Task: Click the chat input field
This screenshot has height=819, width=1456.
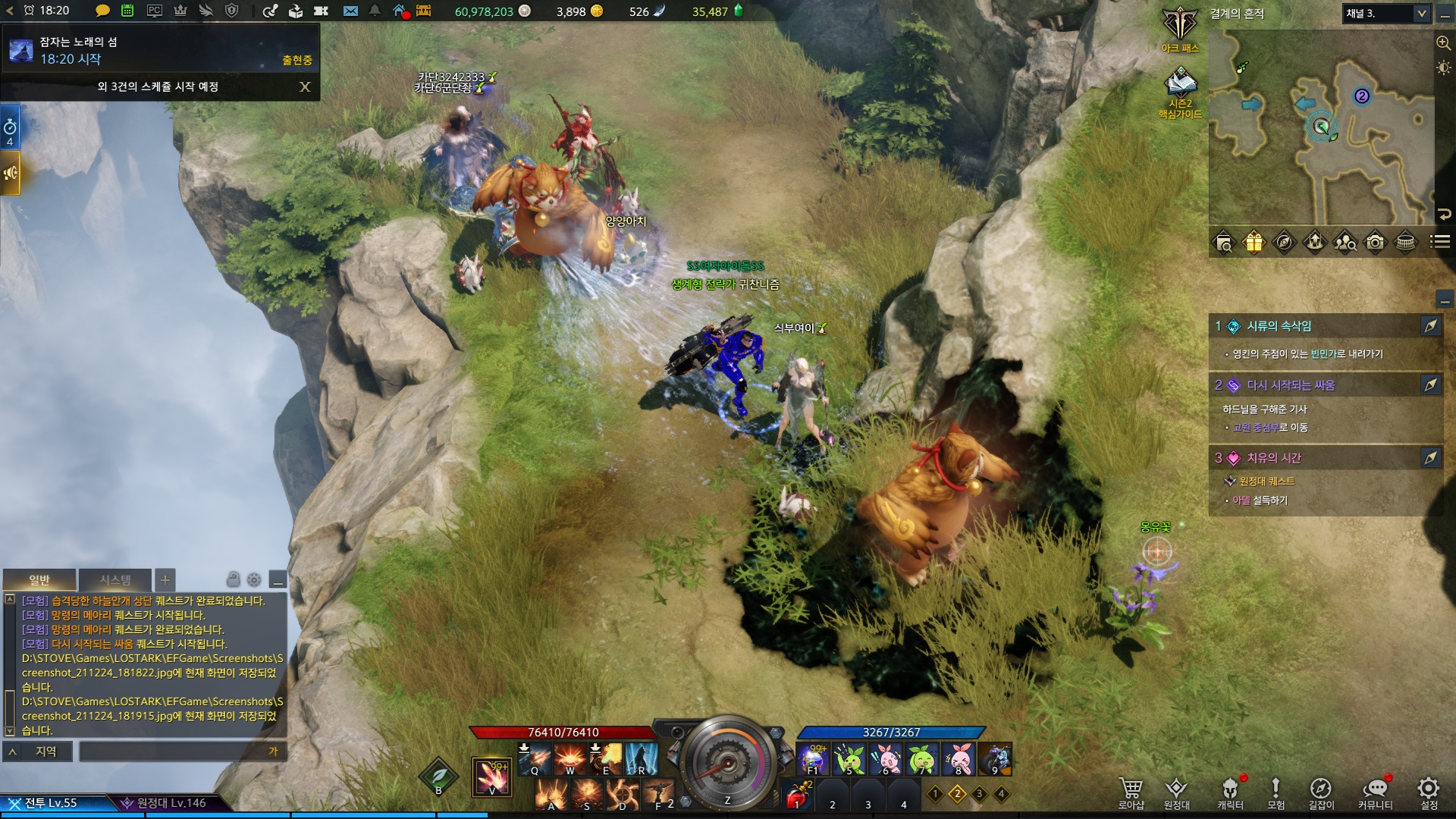Action: click(x=174, y=751)
